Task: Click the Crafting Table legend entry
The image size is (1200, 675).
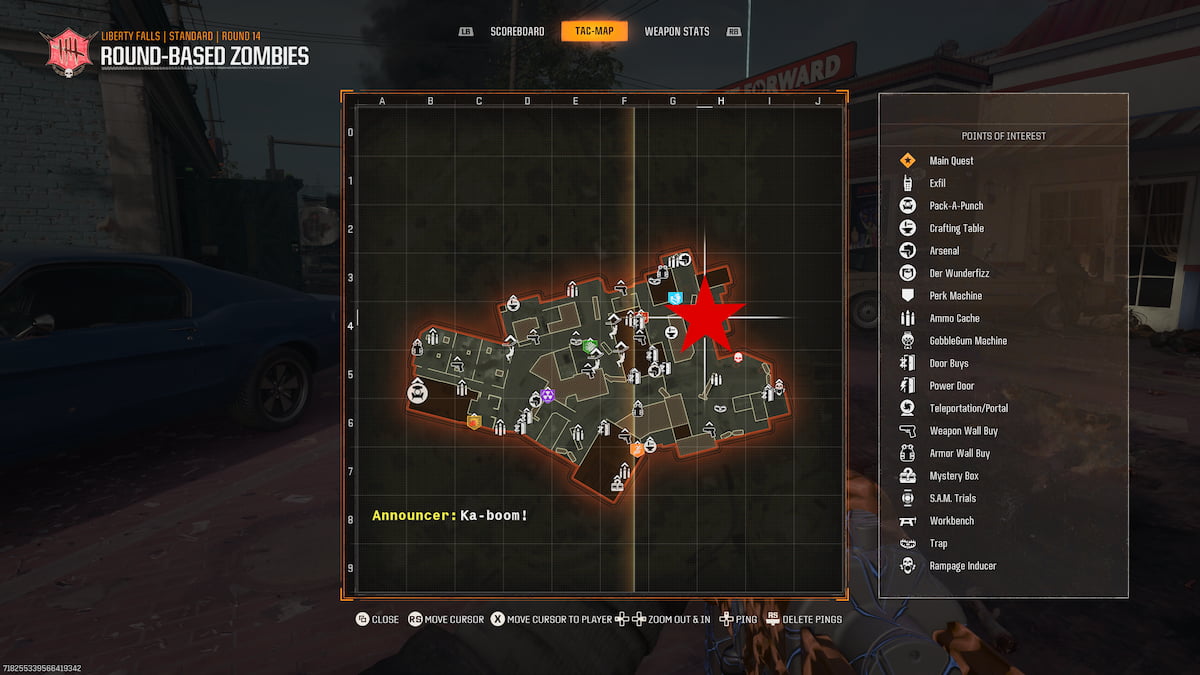Action: [x=956, y=228]
